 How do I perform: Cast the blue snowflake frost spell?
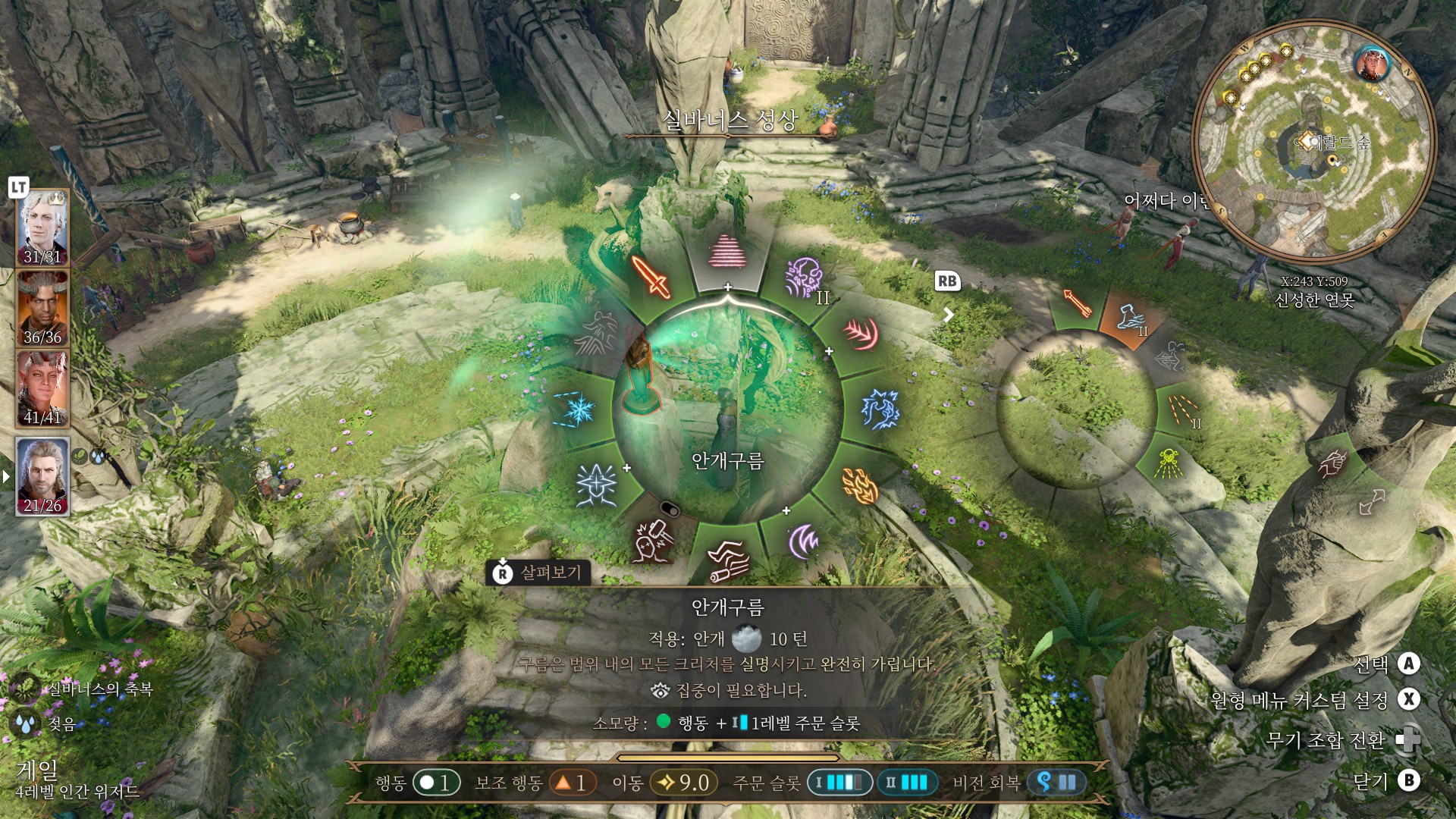coord(578,409)
